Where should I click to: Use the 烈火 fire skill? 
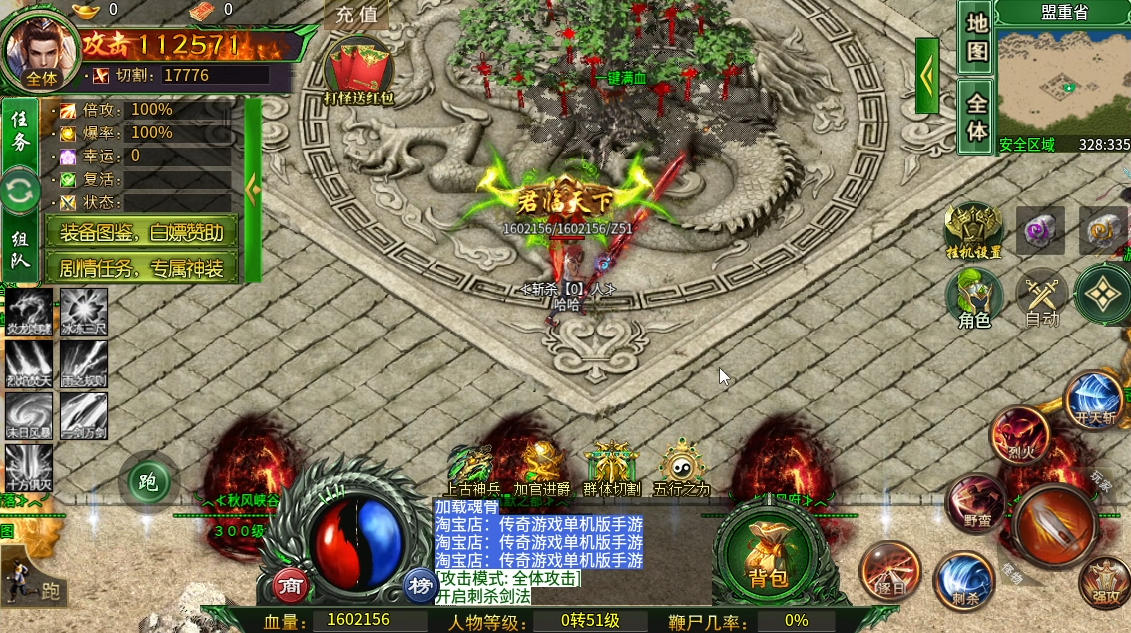pyautogui.click(x=1019, y=435)
